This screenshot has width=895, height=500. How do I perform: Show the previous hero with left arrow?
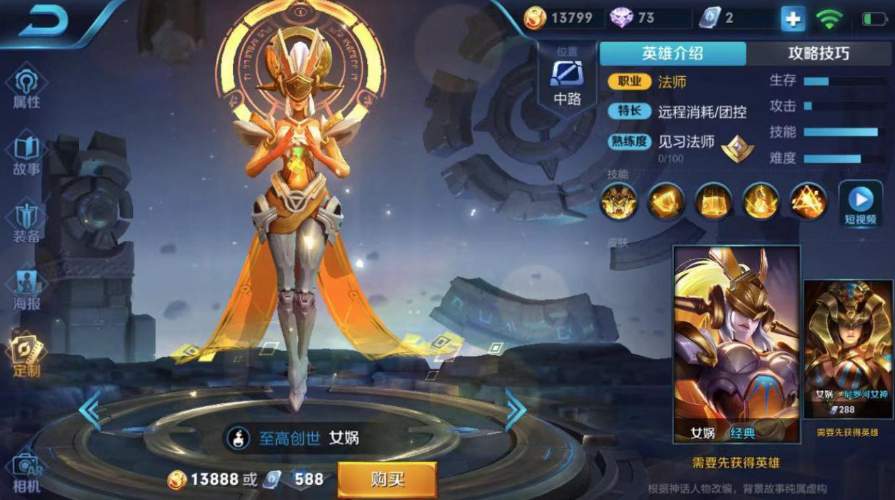click(90, 408)
